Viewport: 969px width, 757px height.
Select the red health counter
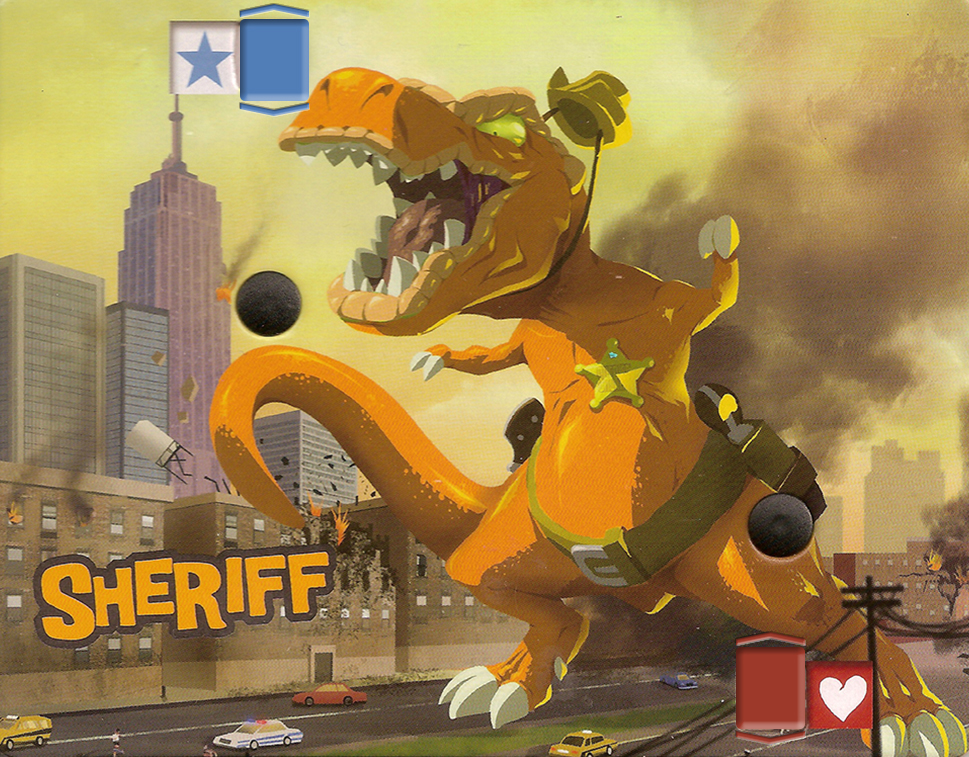[x=770, y=688]
